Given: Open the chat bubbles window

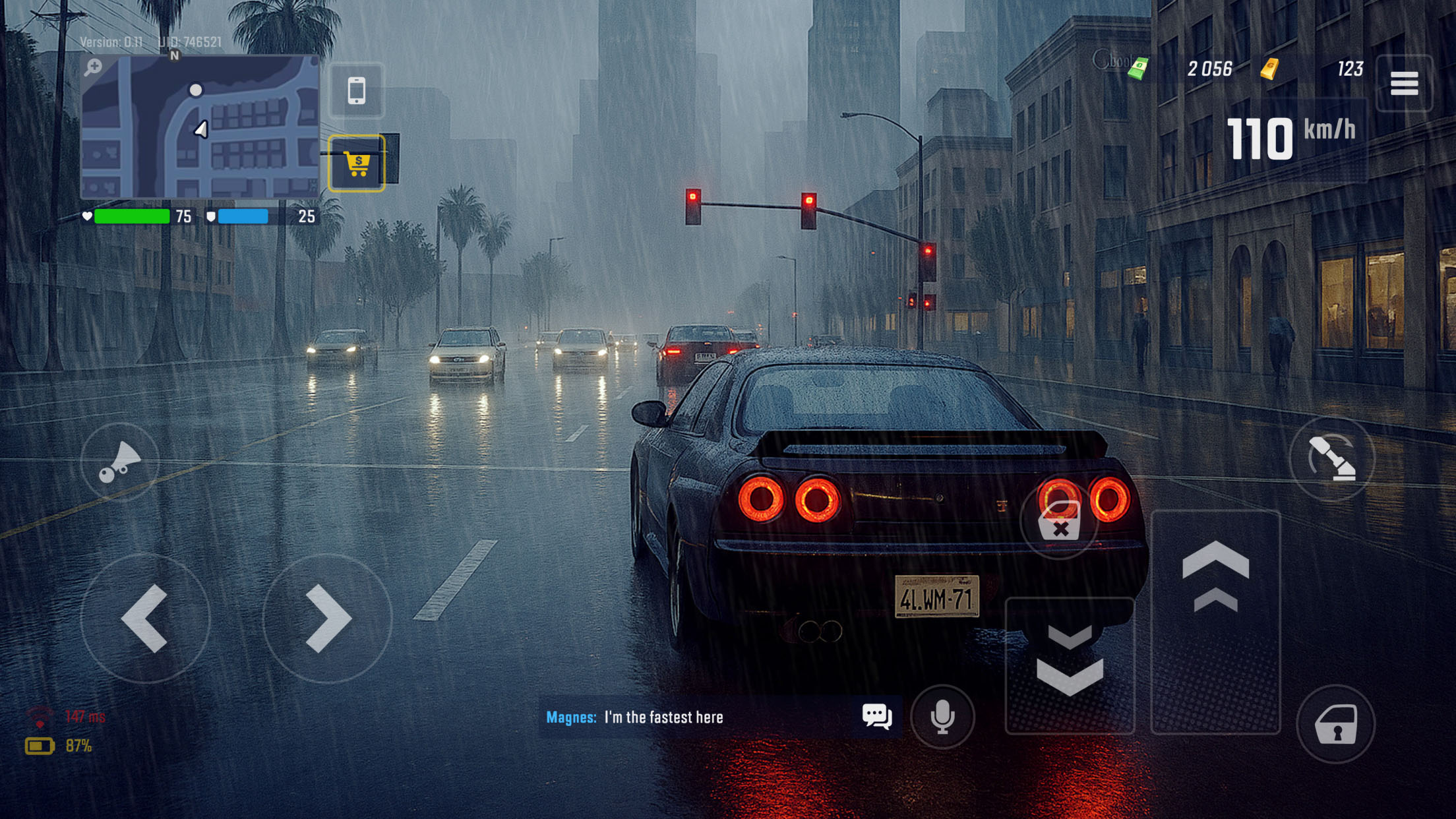Looking at the screenshot, I should click(877, 716).
